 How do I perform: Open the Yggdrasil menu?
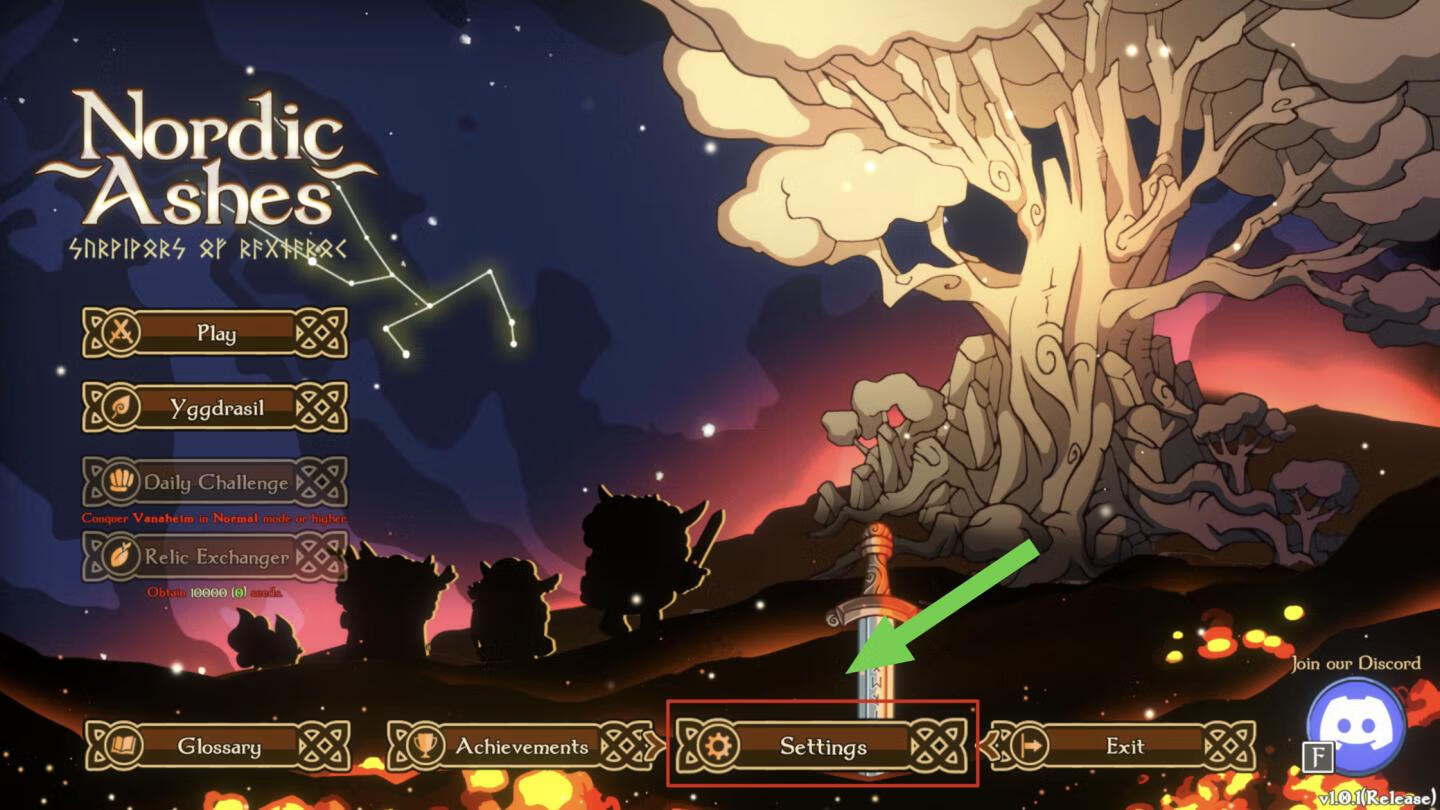(x=215, y=407)
